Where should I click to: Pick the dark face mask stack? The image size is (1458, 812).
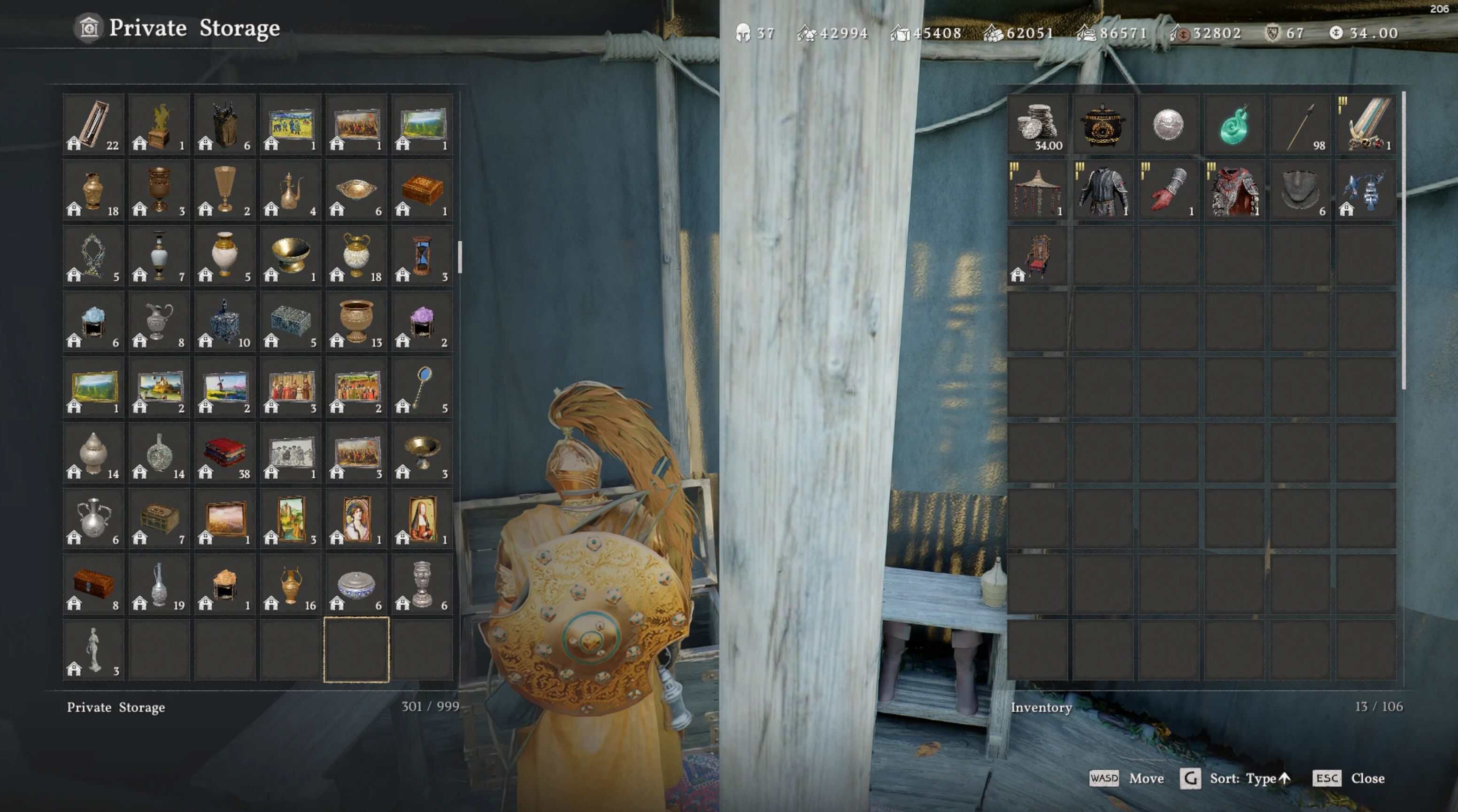pos(1300,189)
